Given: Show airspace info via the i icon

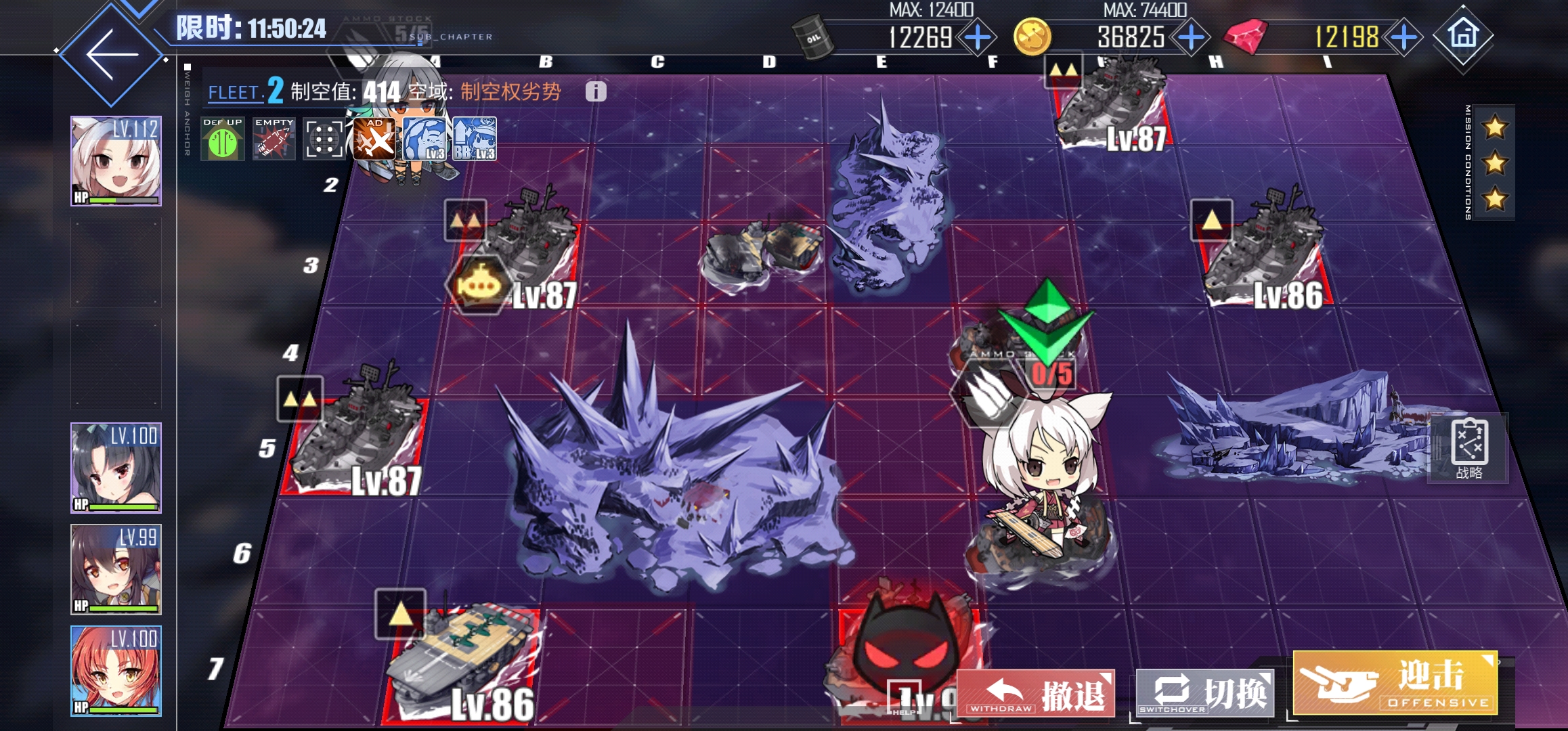Looking at the screenshot, I should click(596, 92).
